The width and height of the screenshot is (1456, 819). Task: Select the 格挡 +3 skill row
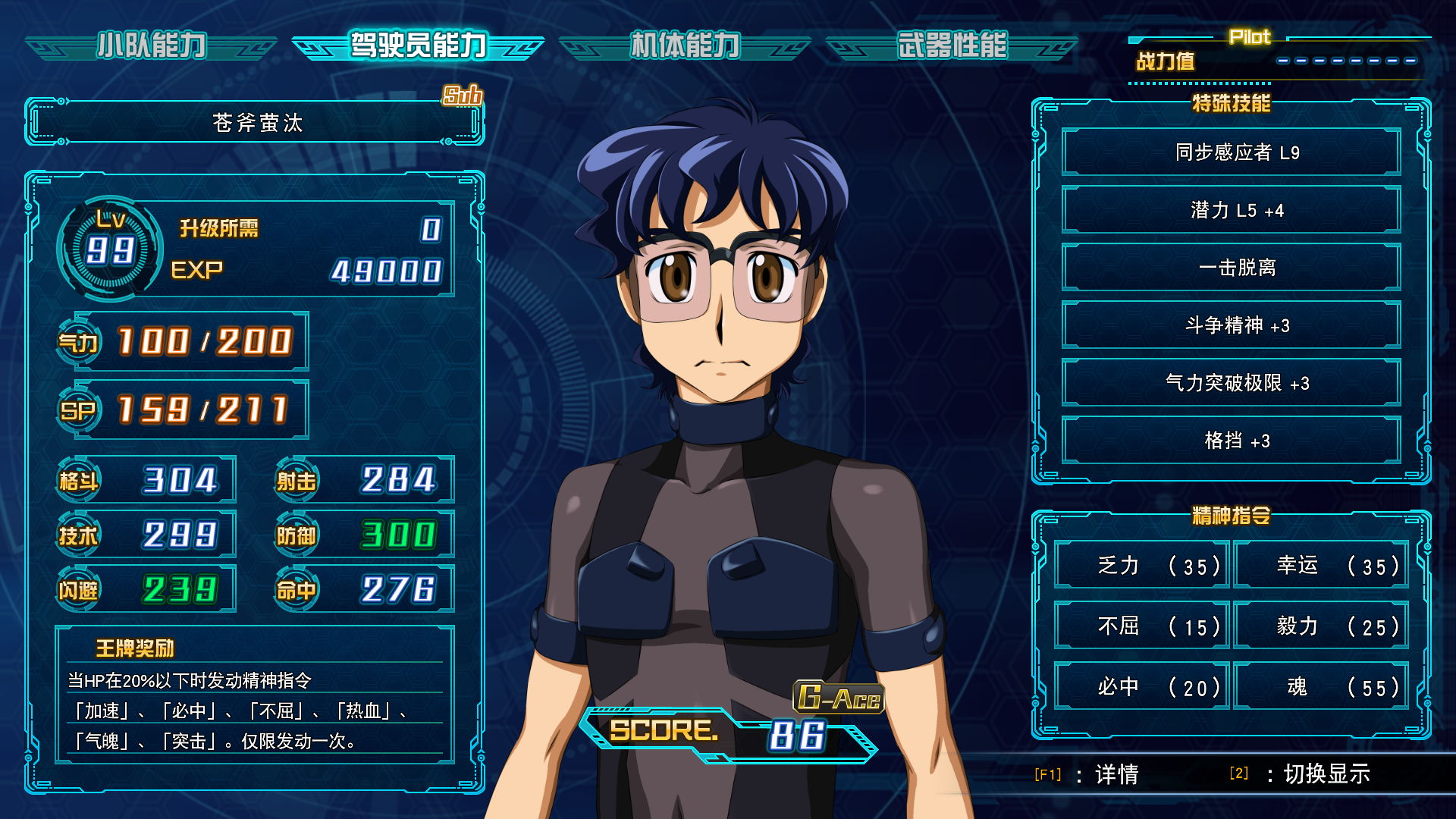pyautogui.click(x=1231, y=441)
